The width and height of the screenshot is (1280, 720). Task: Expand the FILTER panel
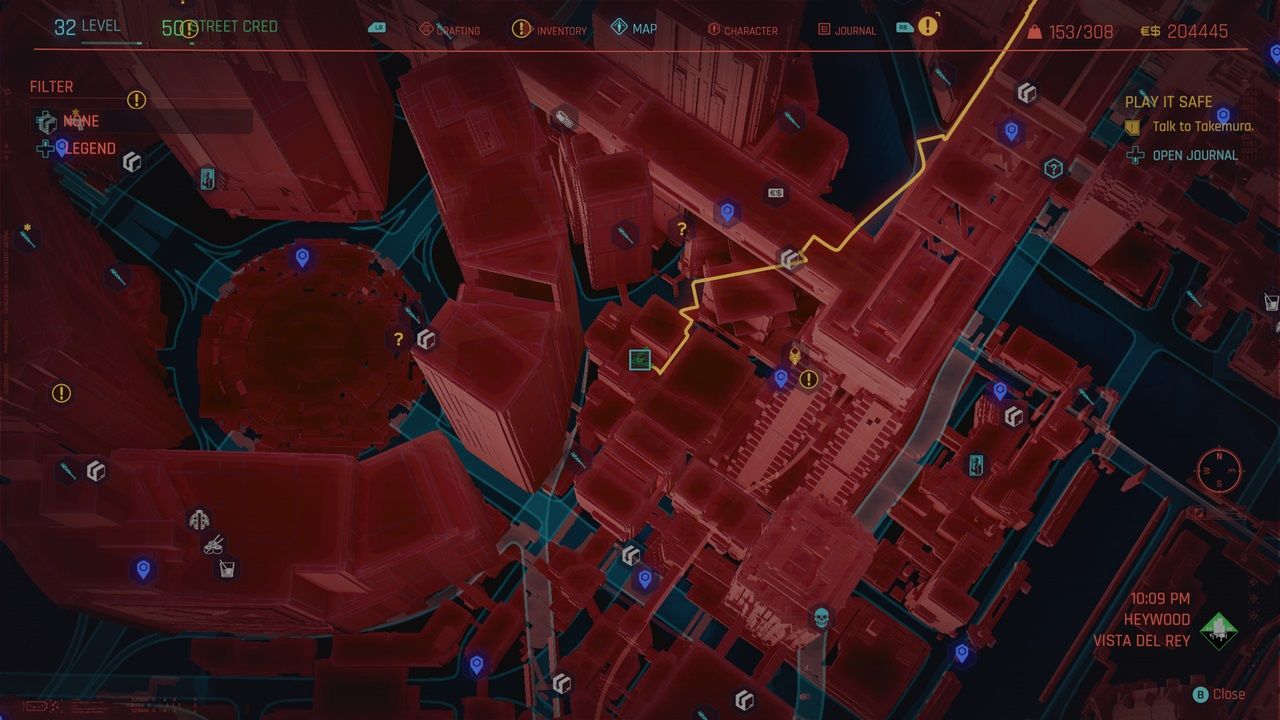pos(51,86)
